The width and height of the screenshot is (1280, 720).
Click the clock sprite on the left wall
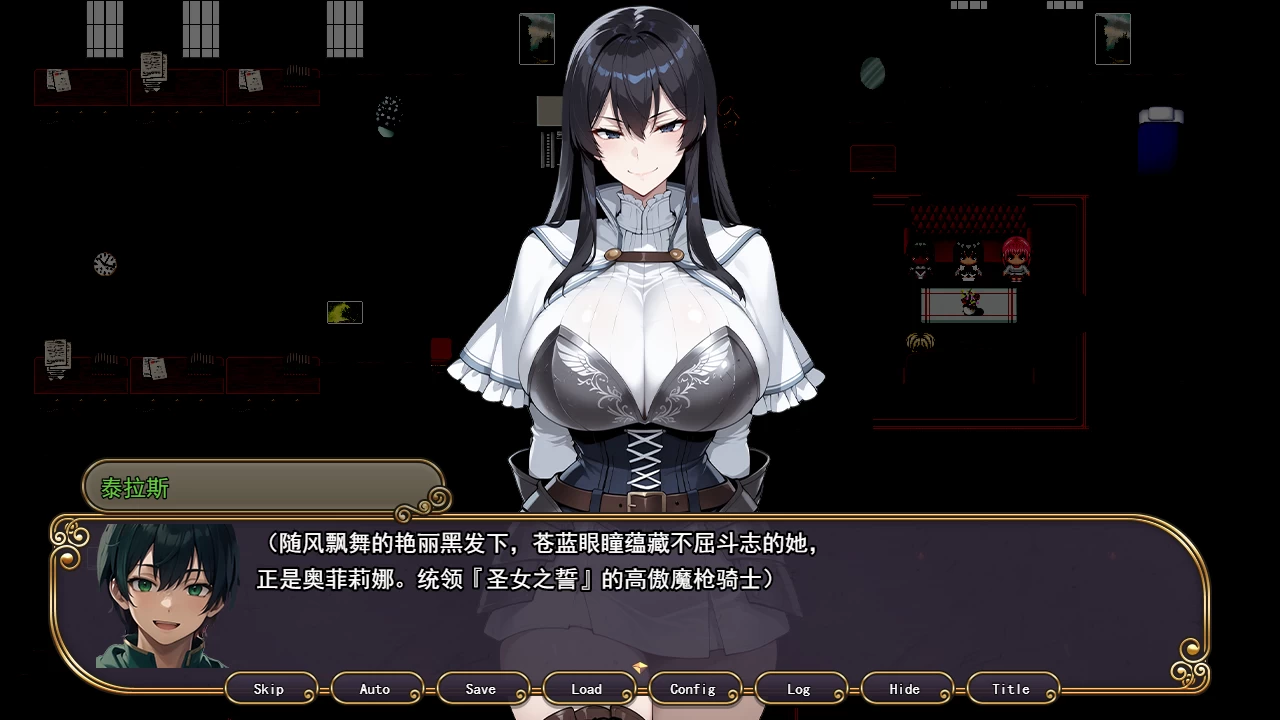103,264
